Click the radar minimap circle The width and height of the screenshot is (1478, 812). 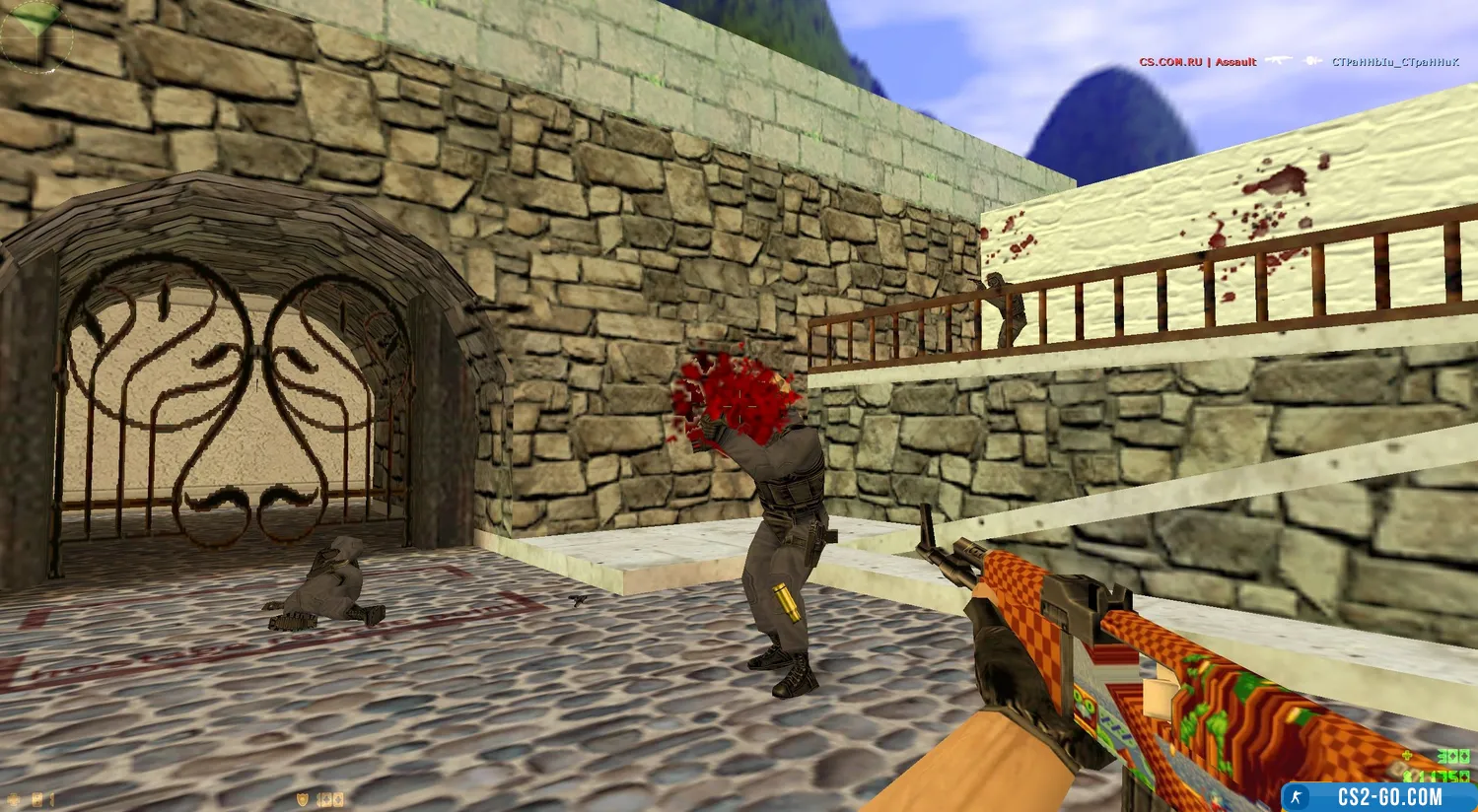pos(36,36)
